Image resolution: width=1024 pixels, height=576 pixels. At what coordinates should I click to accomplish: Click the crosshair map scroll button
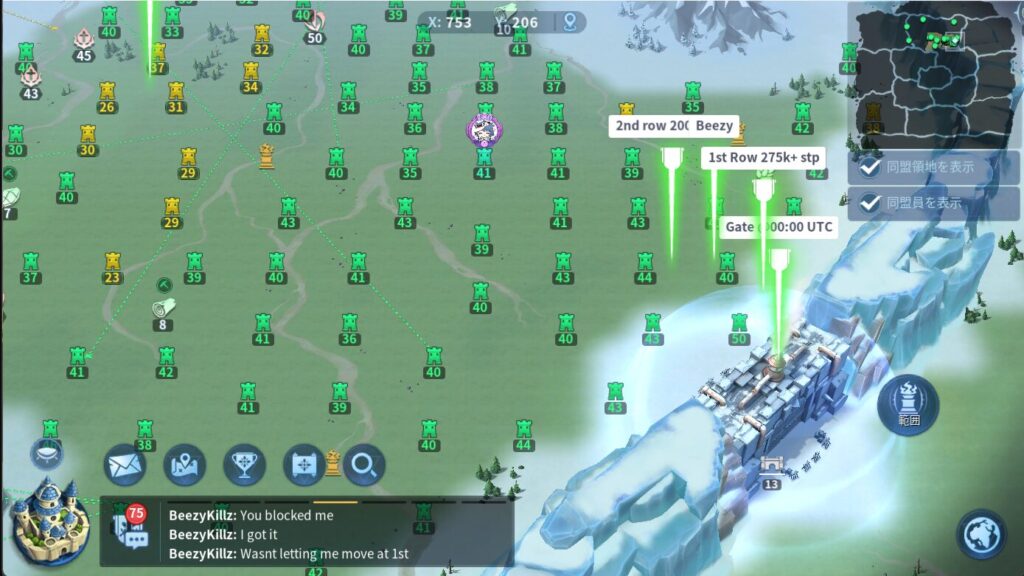pyautogui.click(x=304, y=464)
